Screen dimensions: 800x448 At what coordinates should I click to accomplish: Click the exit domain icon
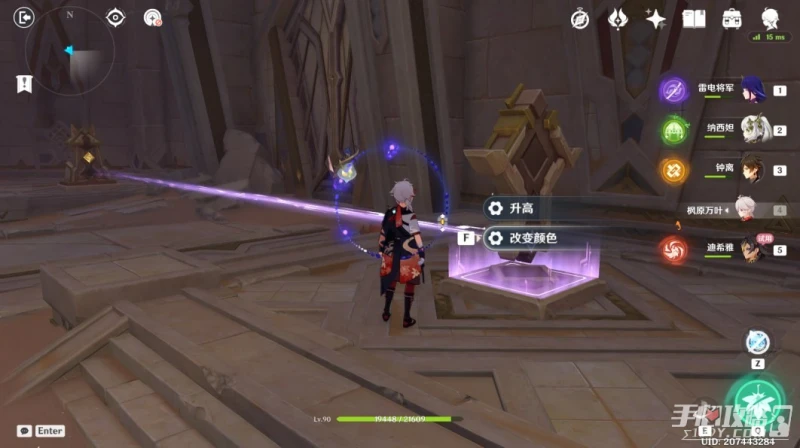point(25,16)
